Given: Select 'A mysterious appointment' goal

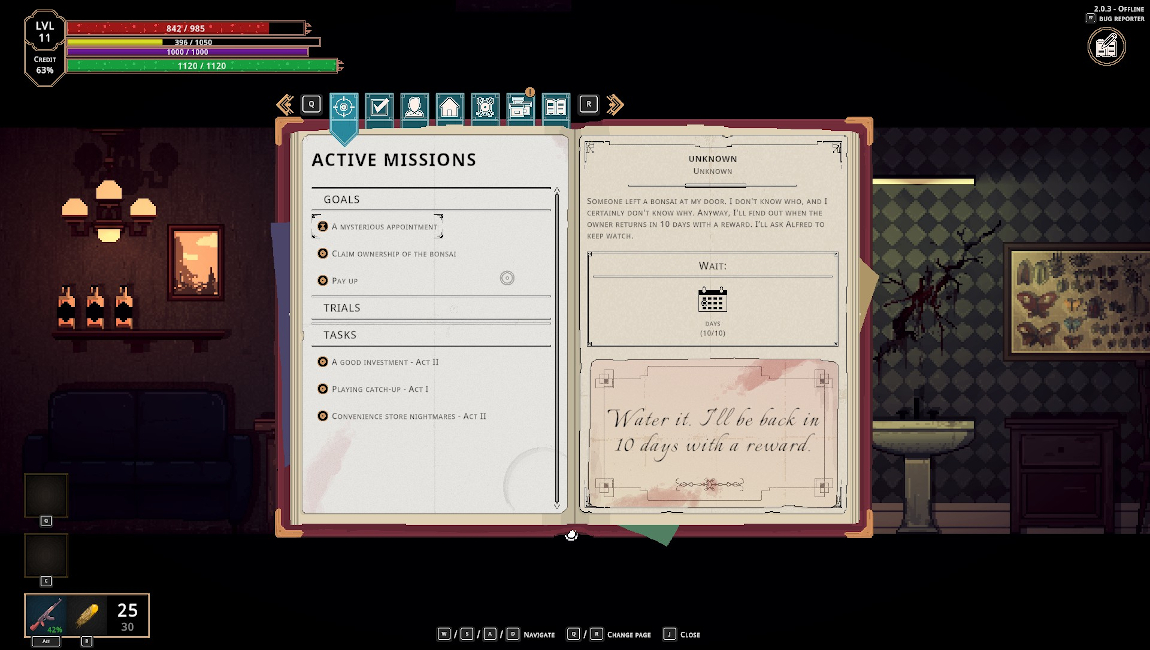Looking at the screenshot, I should 385,227.
